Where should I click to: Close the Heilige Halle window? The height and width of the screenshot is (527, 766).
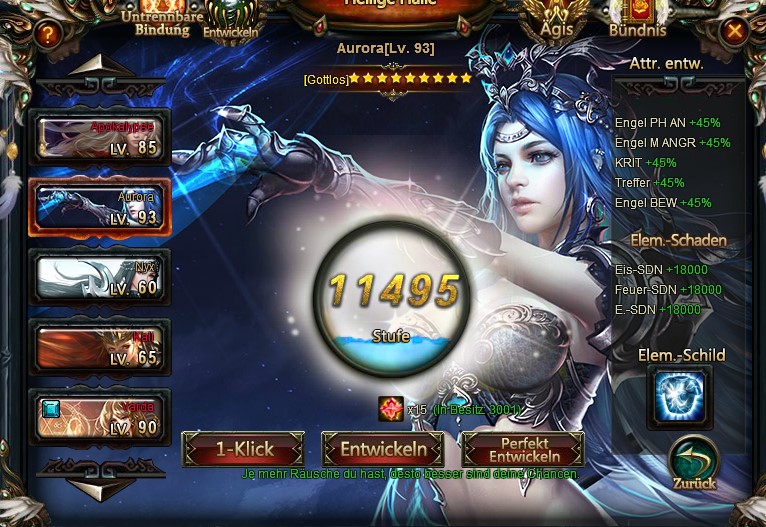coord(735,30)
